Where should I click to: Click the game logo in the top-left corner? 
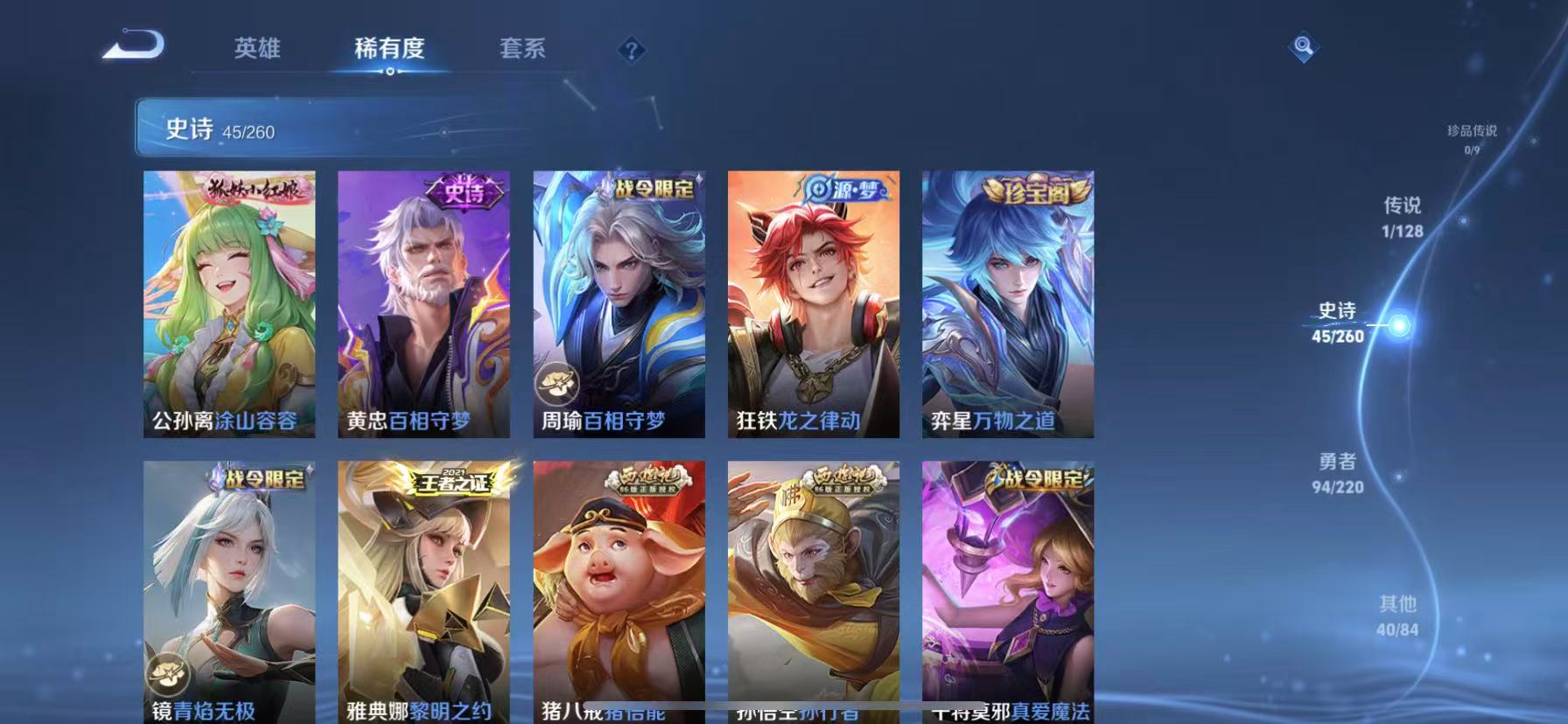coord(133,44)
